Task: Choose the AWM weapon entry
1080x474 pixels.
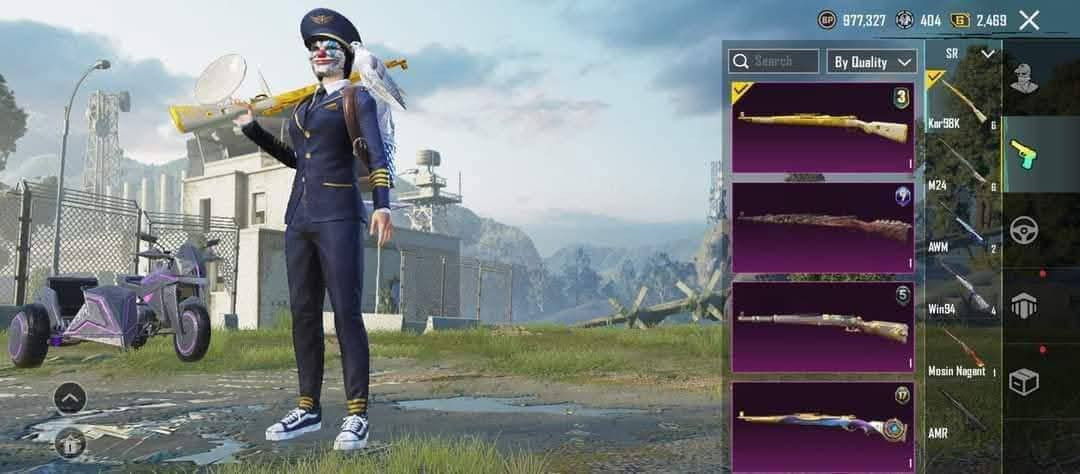Action: 962,228
